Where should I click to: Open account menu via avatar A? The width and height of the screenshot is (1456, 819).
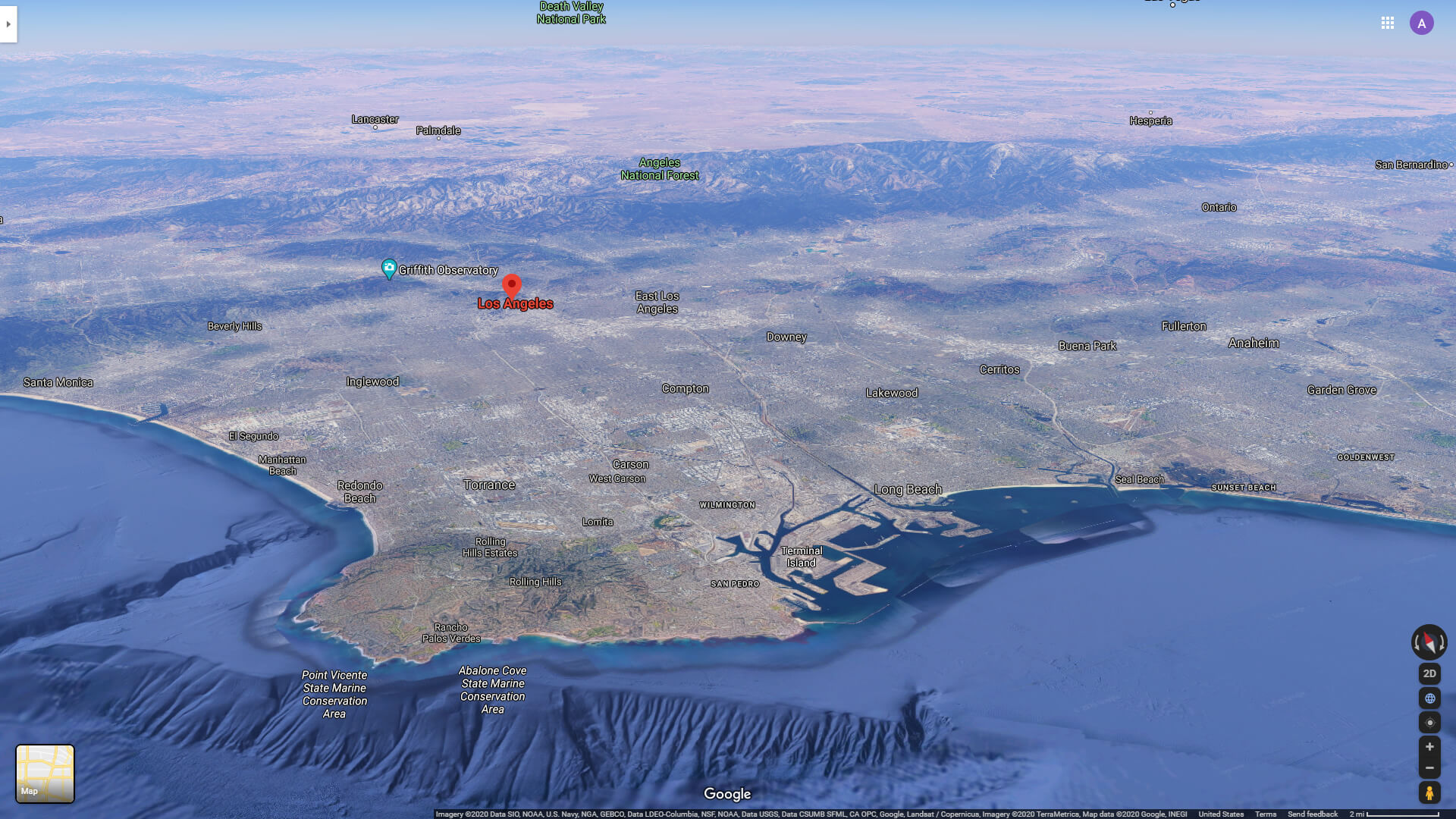point(1422,23)
